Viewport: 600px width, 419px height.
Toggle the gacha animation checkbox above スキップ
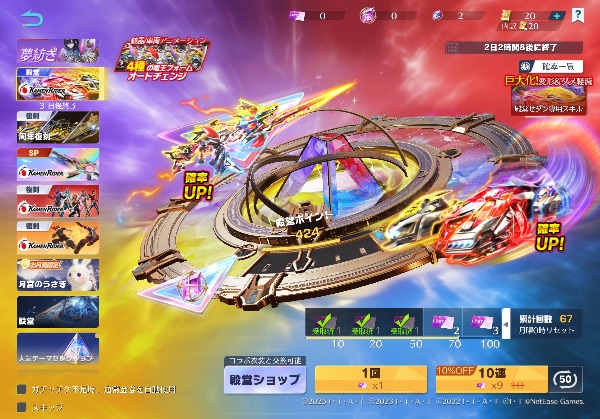pyautogui.click(x=22, y=390)
